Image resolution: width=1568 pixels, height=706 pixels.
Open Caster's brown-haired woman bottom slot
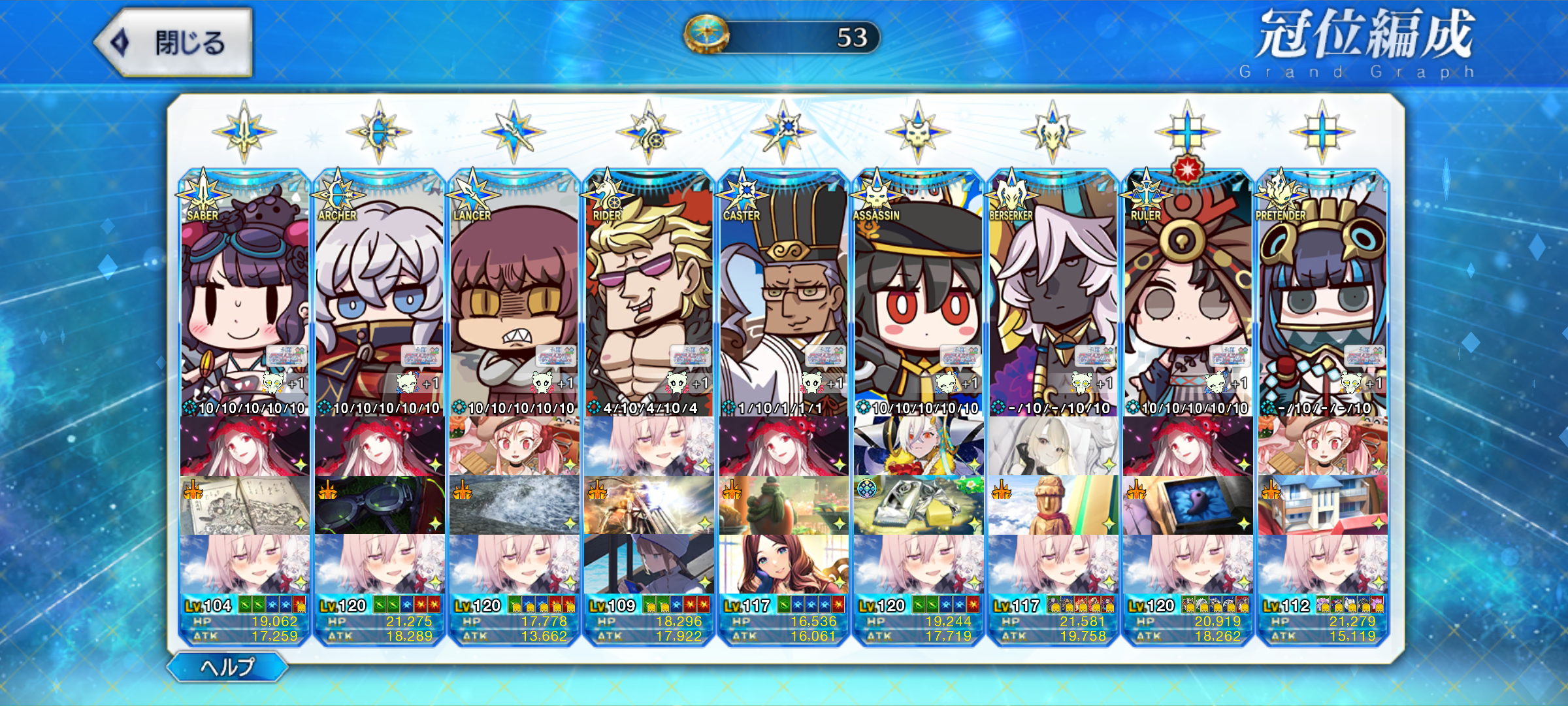pos(783,563)
